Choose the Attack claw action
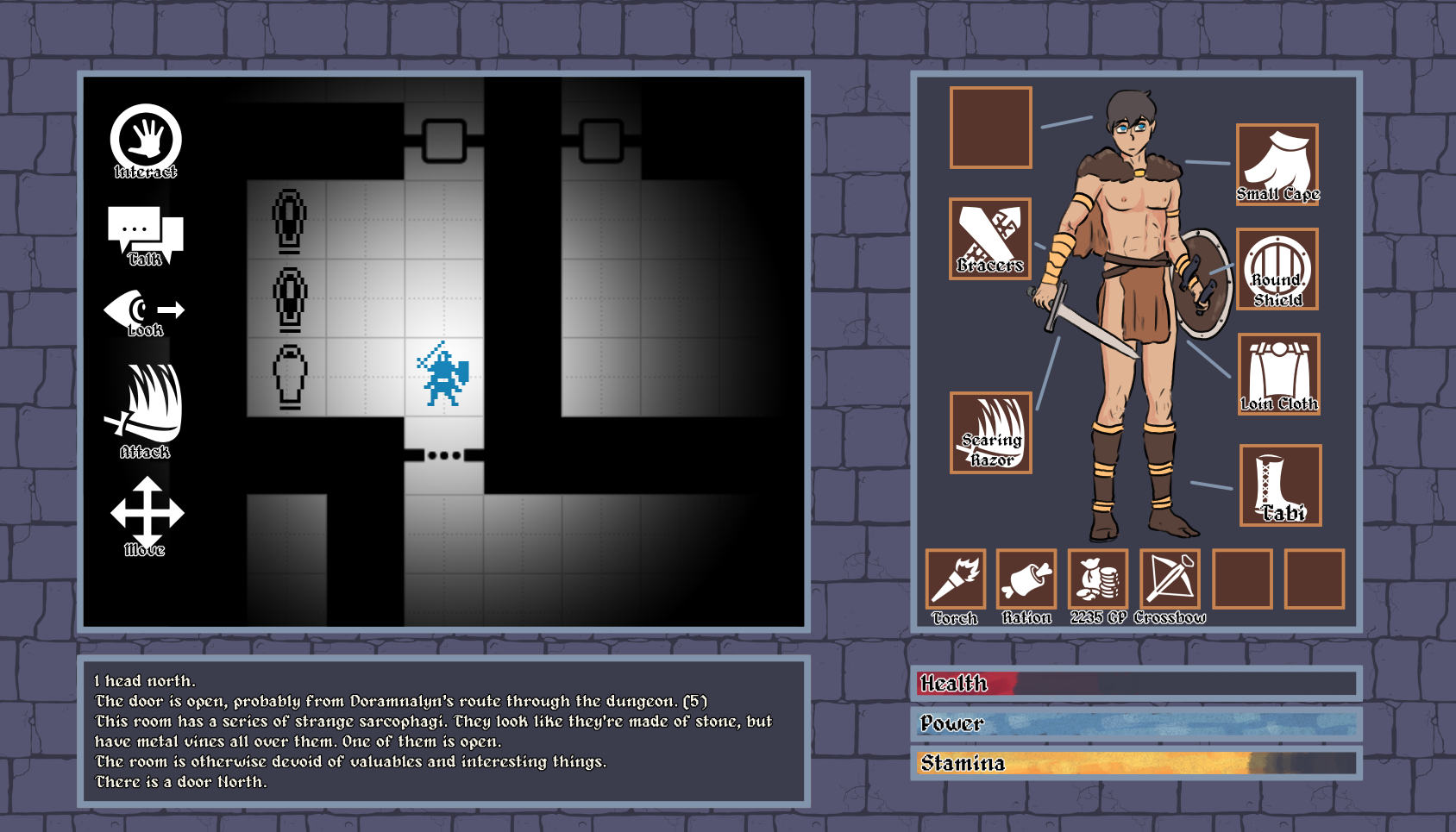Image resolution: width=1456 pixels, height=832 pixels. (145, 408)
